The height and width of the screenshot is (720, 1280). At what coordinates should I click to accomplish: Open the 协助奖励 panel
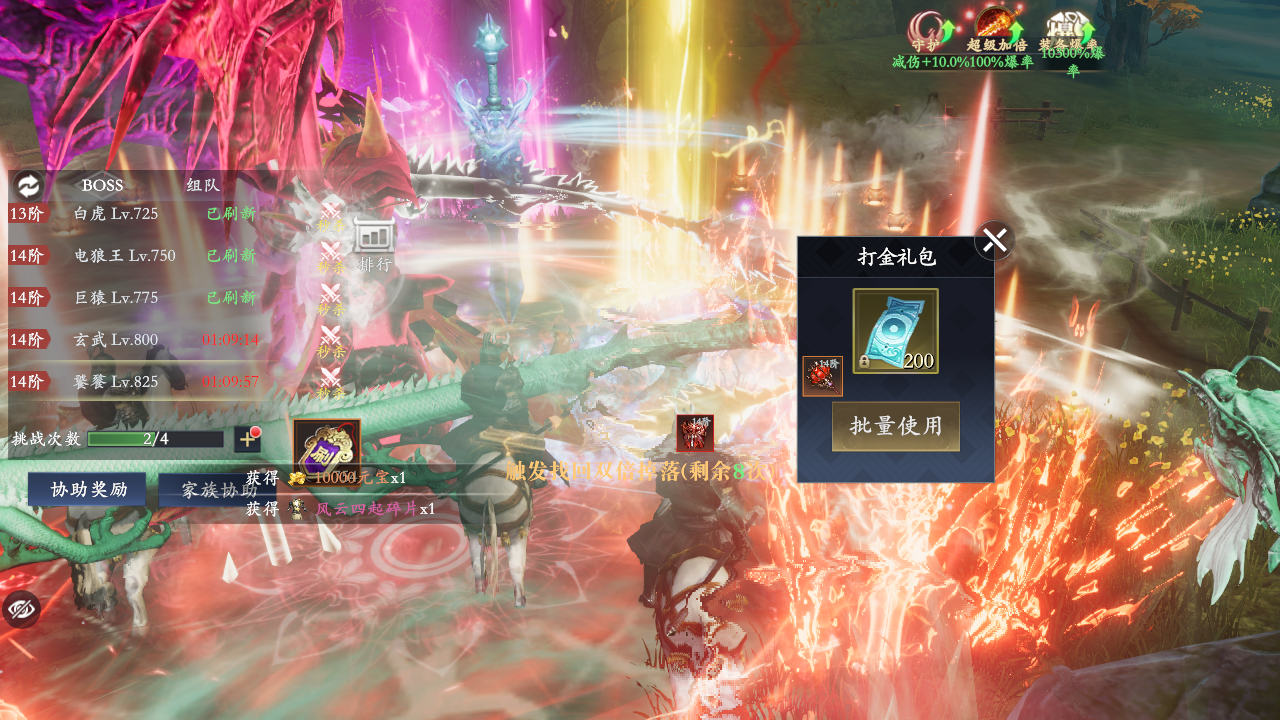pyautogui.click(x=89, y=490)
